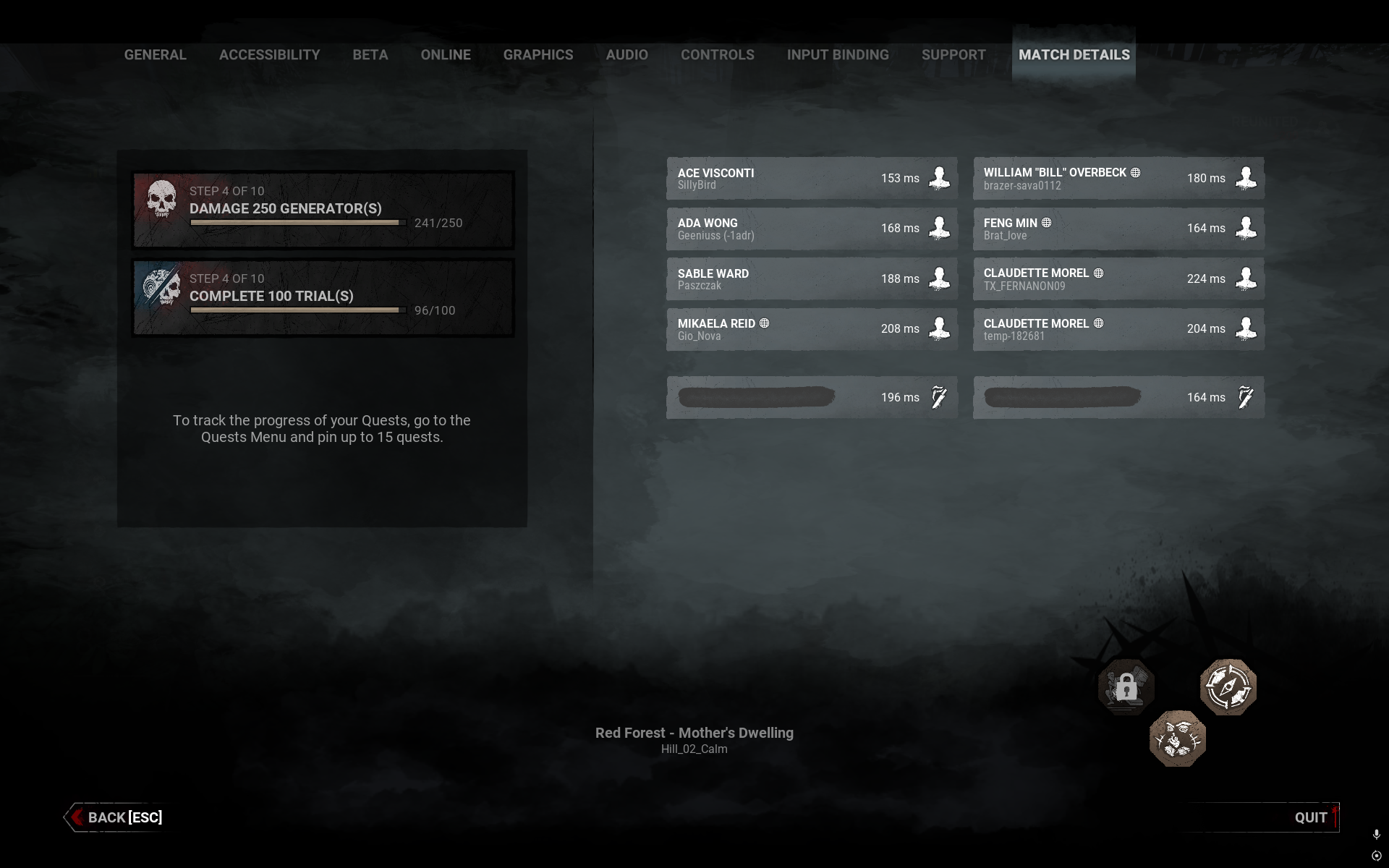Select Ace Visconti's survivor profile icon
Image resolution: width=1389 pixels, height=868 pixels.
point(939,178)
